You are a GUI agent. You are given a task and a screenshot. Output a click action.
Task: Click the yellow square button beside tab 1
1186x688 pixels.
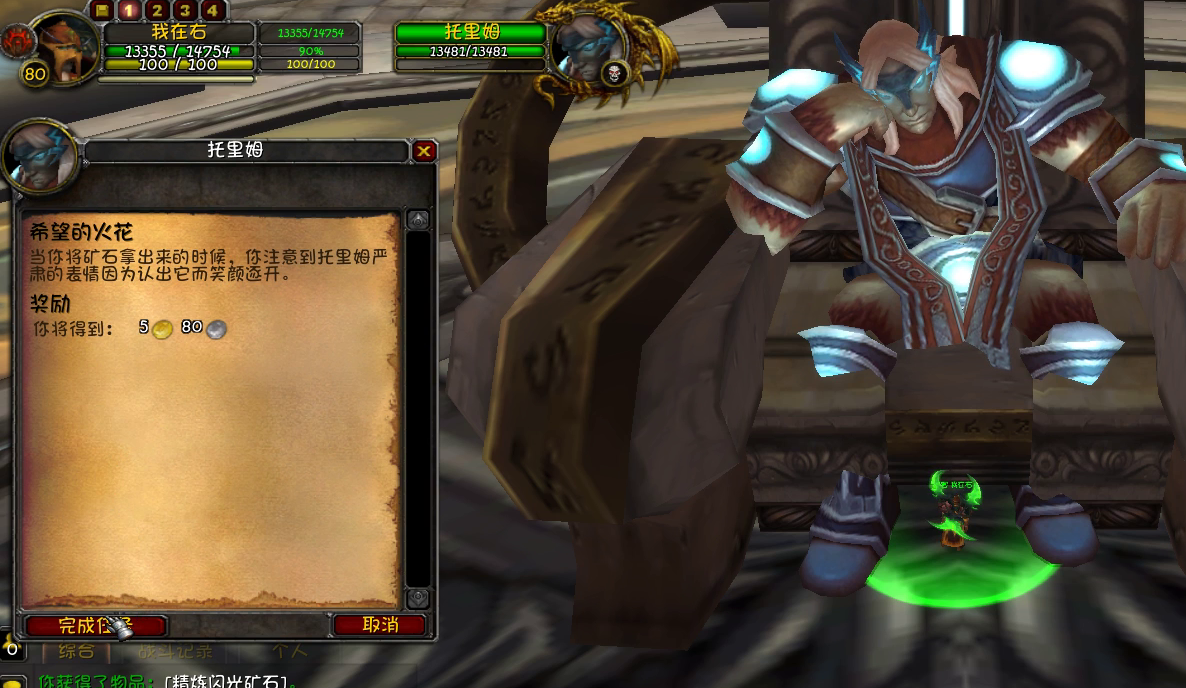click(x=101, y=11)
